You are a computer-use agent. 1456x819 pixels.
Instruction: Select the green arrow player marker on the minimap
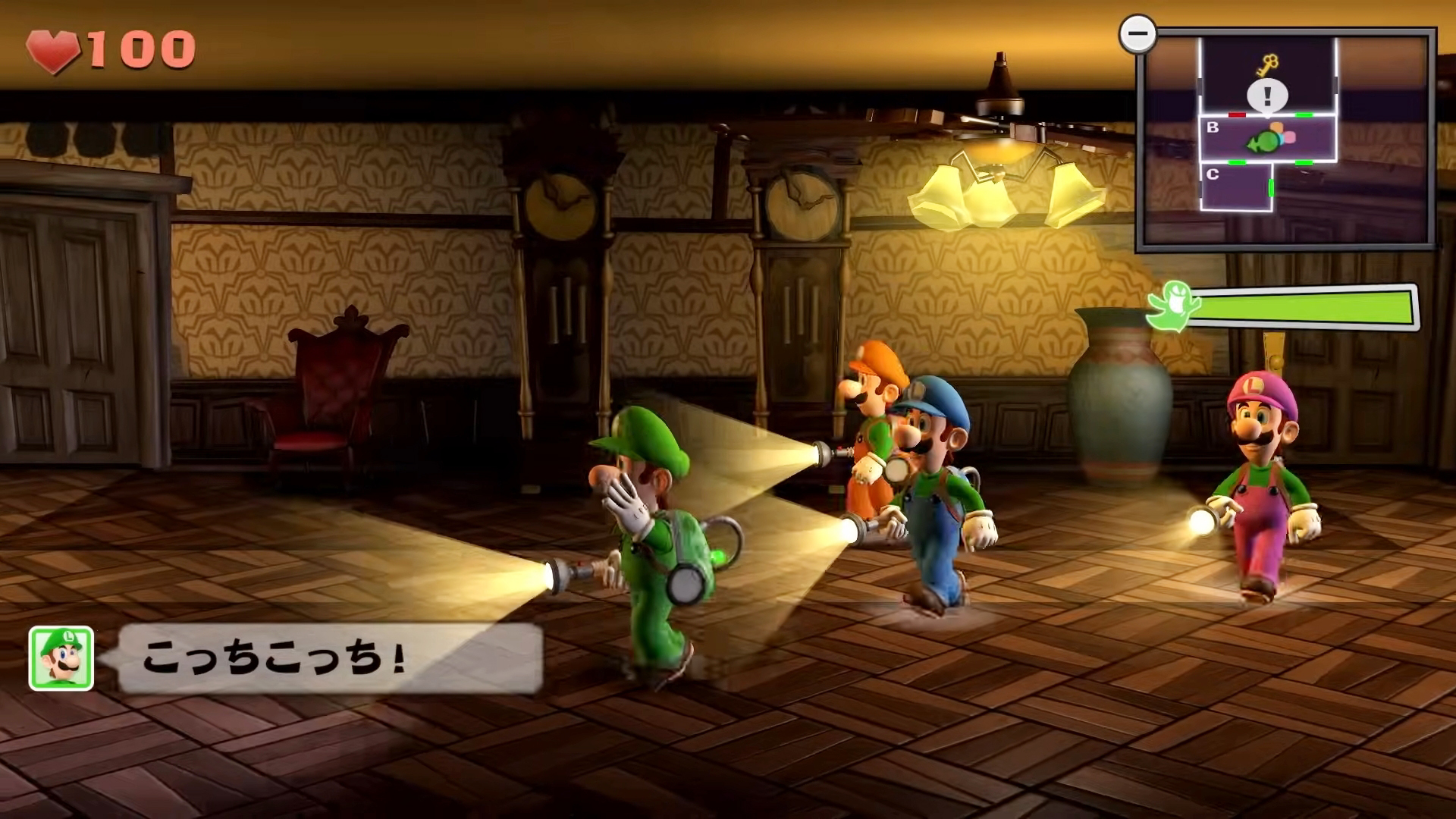click(1263, 142)
